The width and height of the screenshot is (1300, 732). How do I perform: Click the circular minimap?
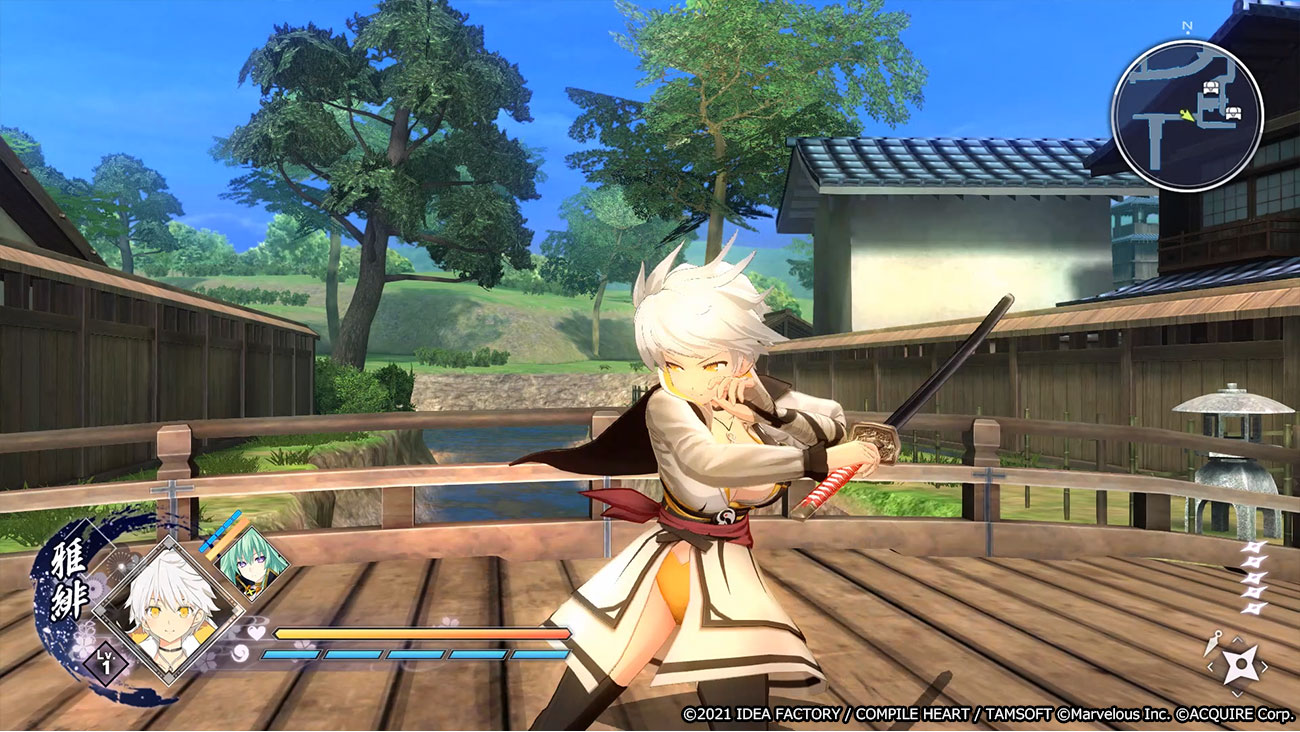tap(1186, 115)
